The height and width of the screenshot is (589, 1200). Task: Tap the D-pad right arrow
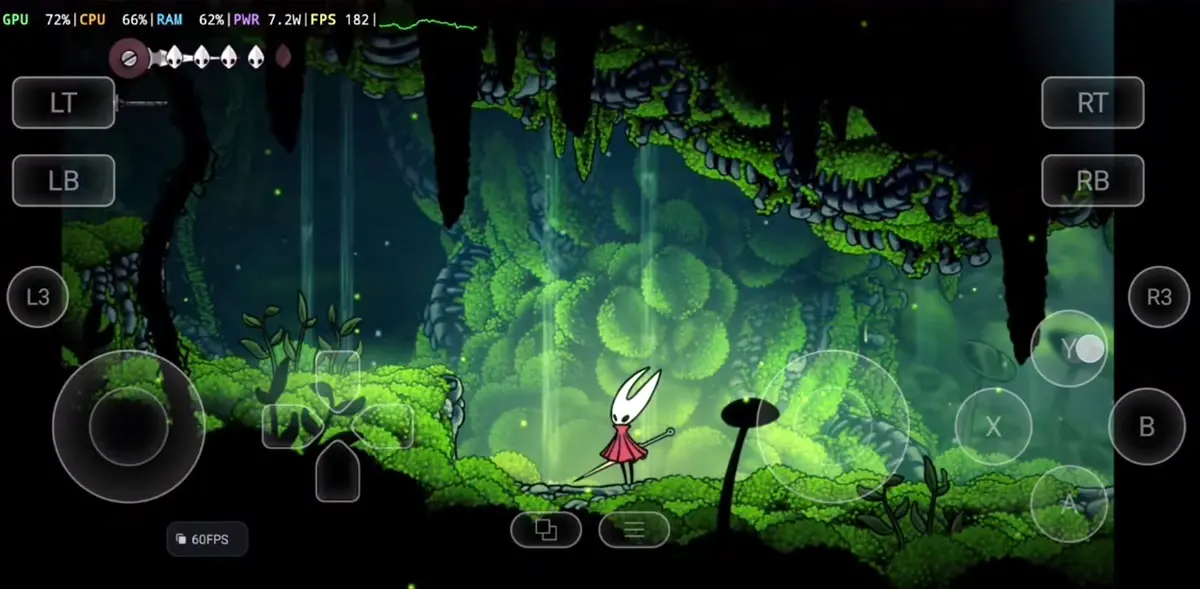(x=388, y=427)
